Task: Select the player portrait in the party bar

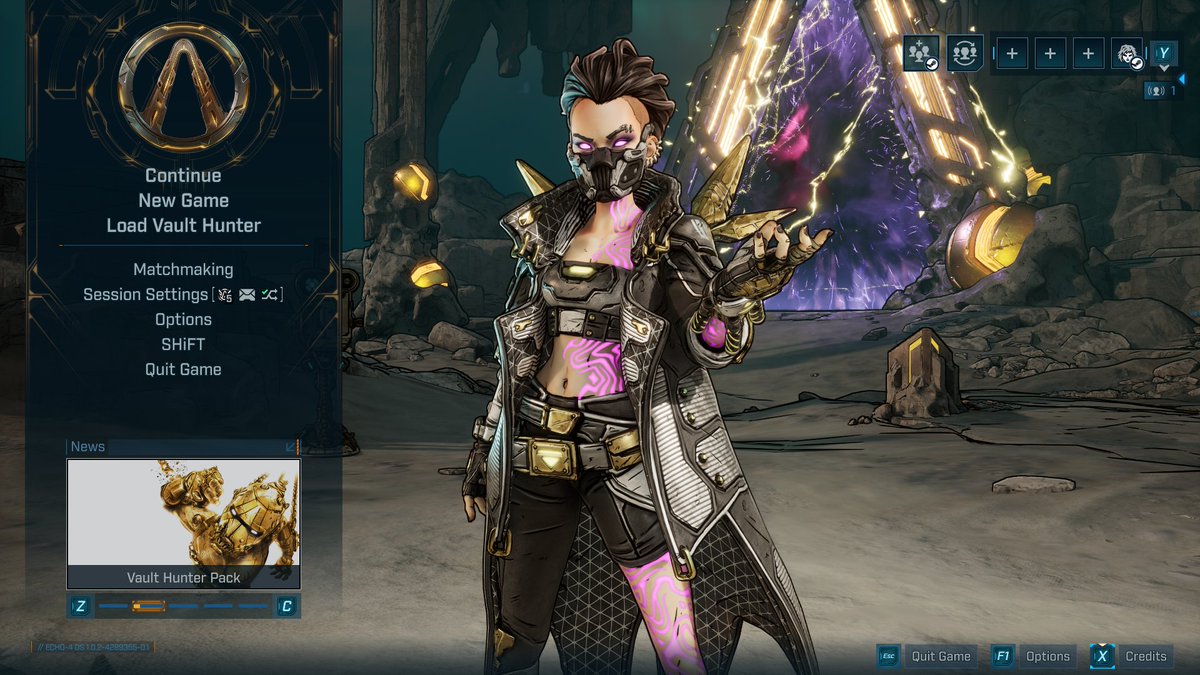Action: click(x=1127, y=53)
